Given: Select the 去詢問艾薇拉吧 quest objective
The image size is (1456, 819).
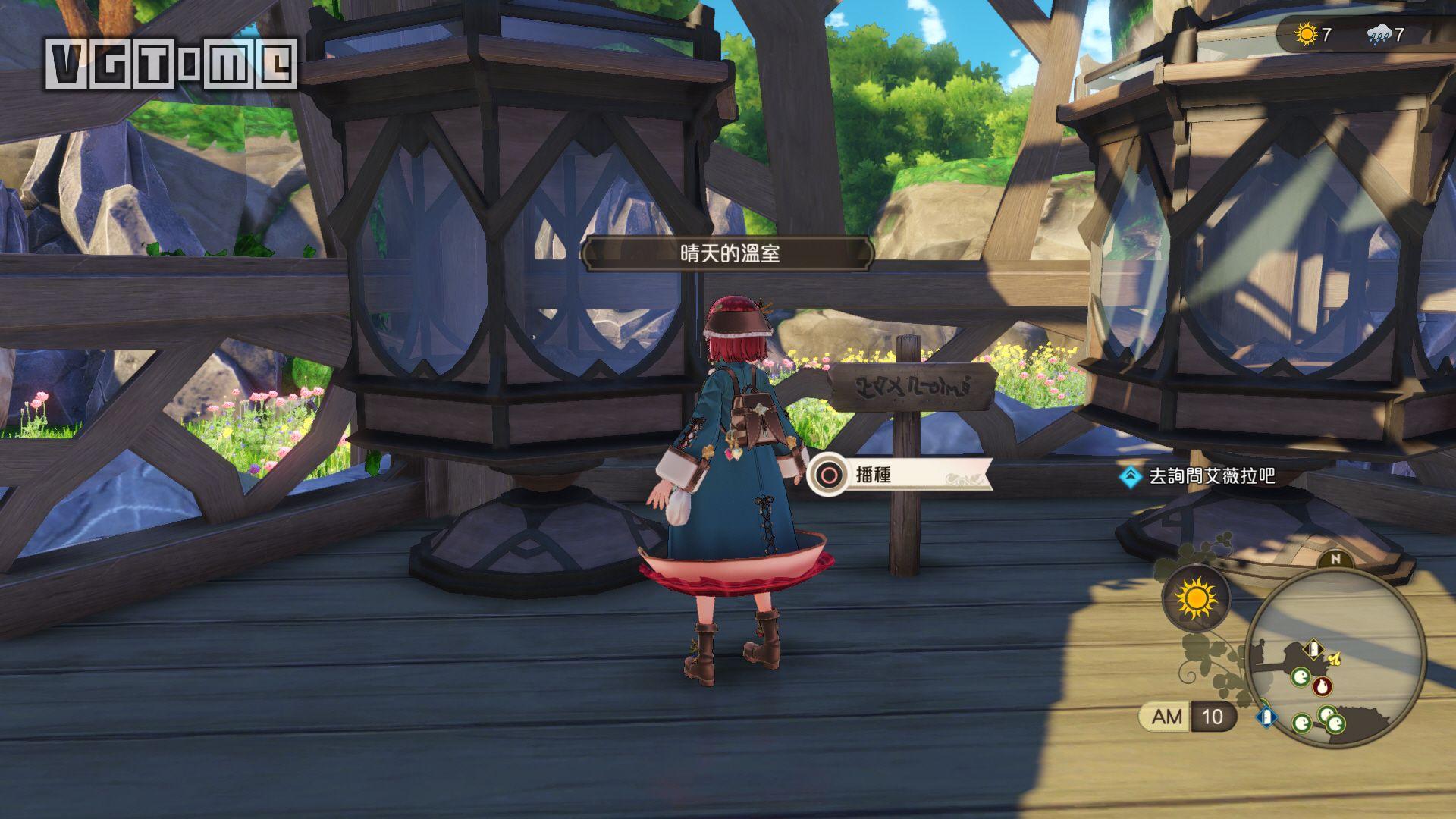Looking at the screenshot, I should coord(1211,476).
